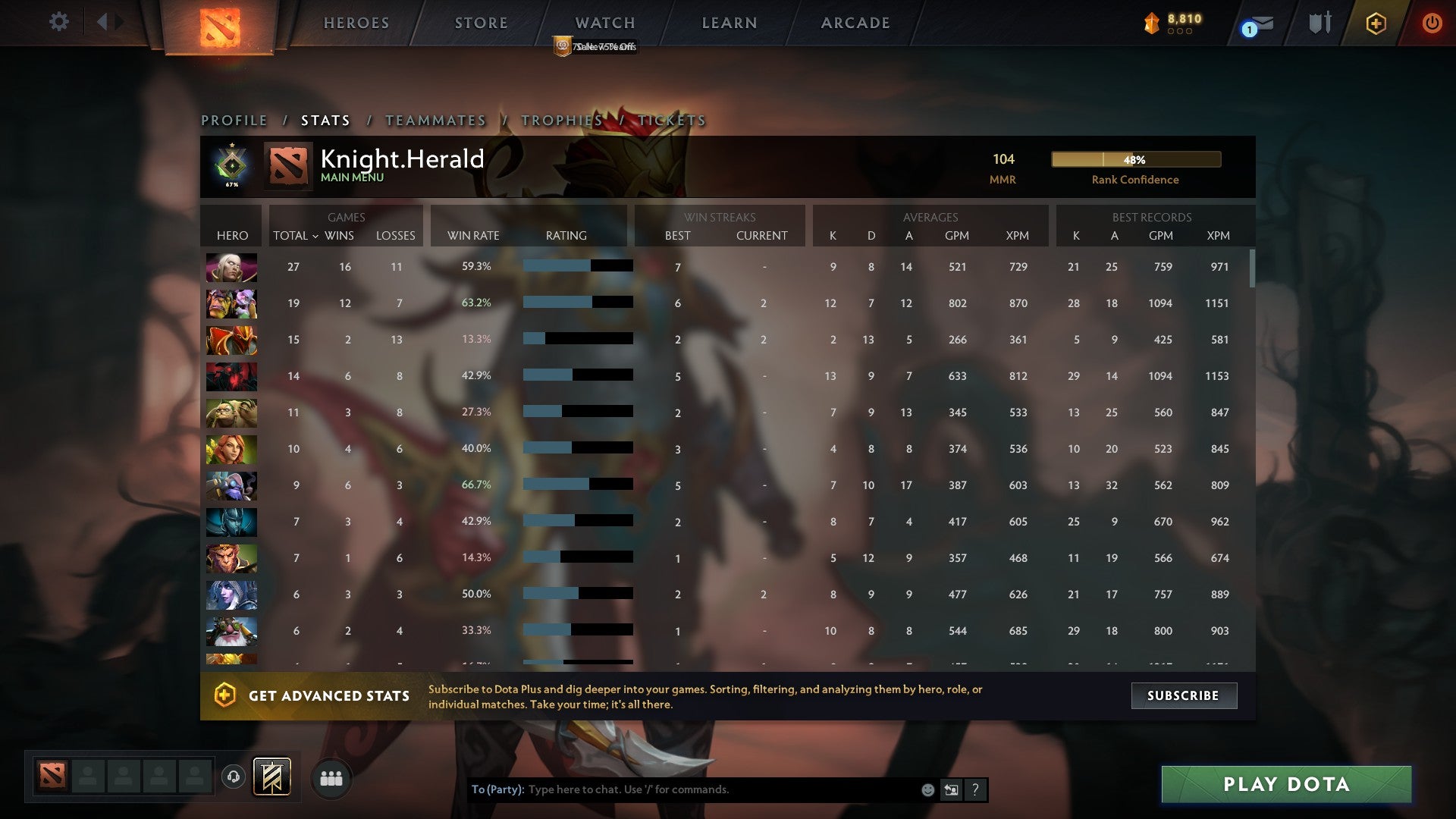Click the Rank Confidence progress bar
1456x819 pixels.
1135,159
